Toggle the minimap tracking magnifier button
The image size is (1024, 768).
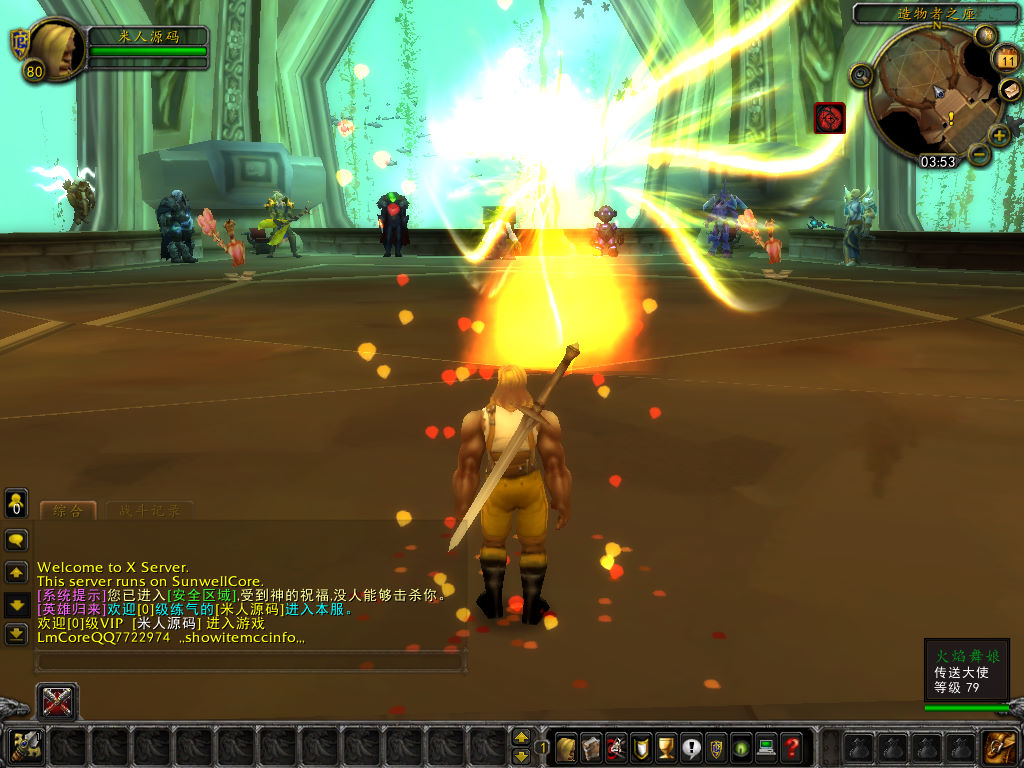[x=861, y=75]
